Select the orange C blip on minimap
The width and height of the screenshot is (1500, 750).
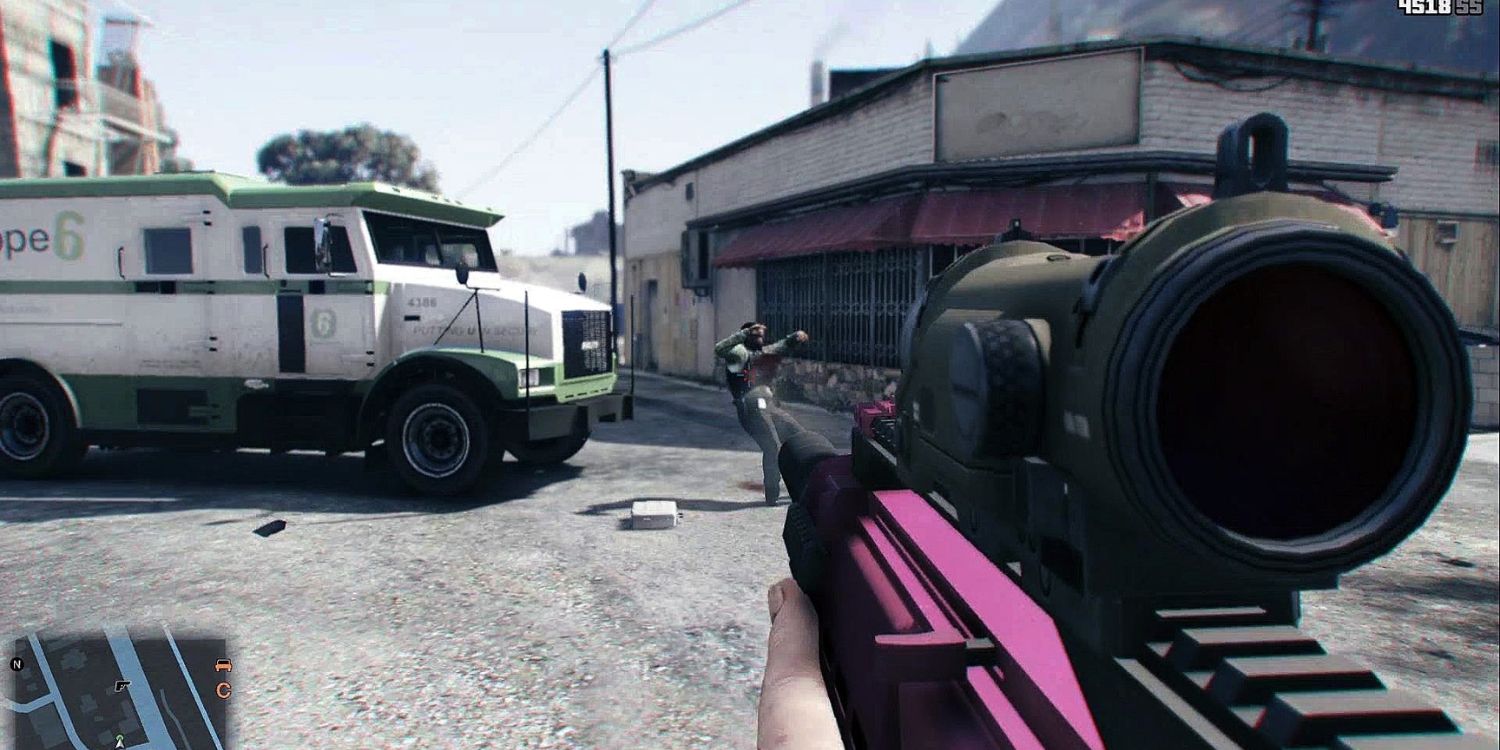click(224, 690)
